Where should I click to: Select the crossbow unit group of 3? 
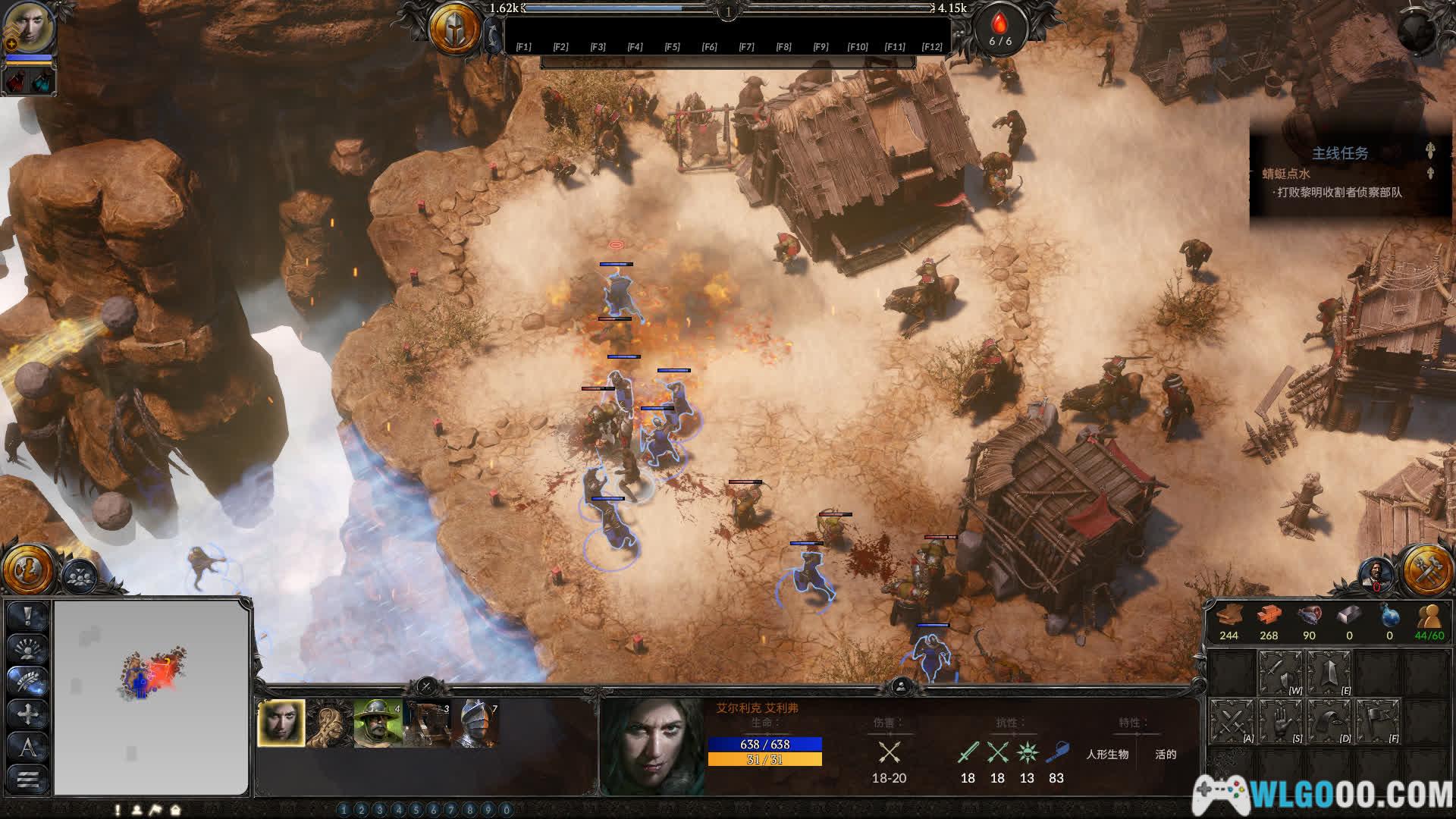coord(427,723)
